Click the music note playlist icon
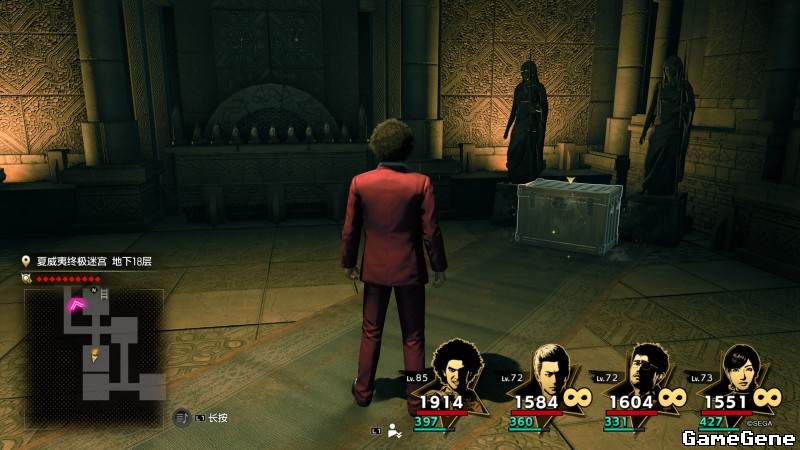The width and height of the screenshot is (800, 450). (184, 416)
